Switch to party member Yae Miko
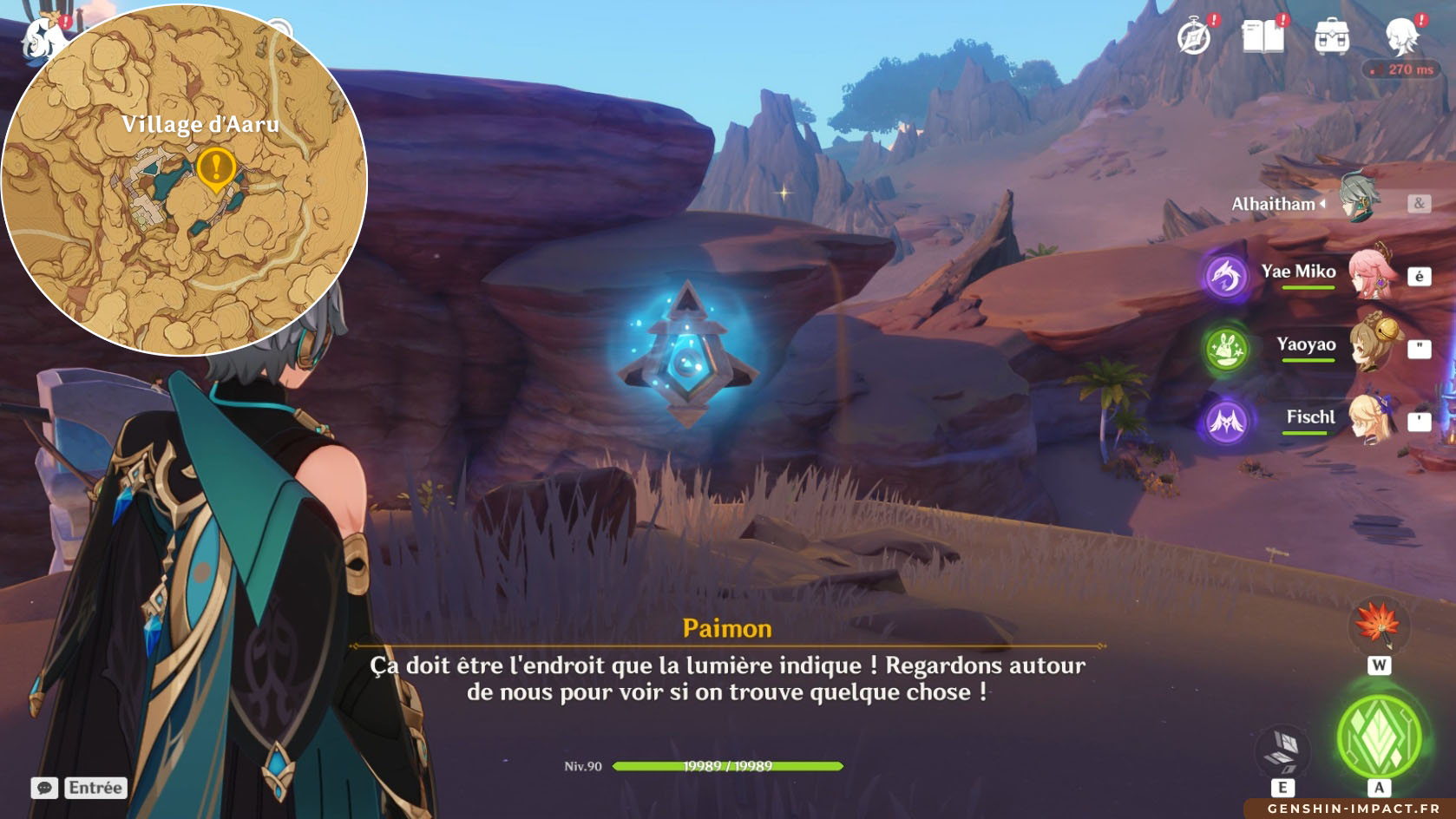The image size is (1456, 819). pos(1371,274)
